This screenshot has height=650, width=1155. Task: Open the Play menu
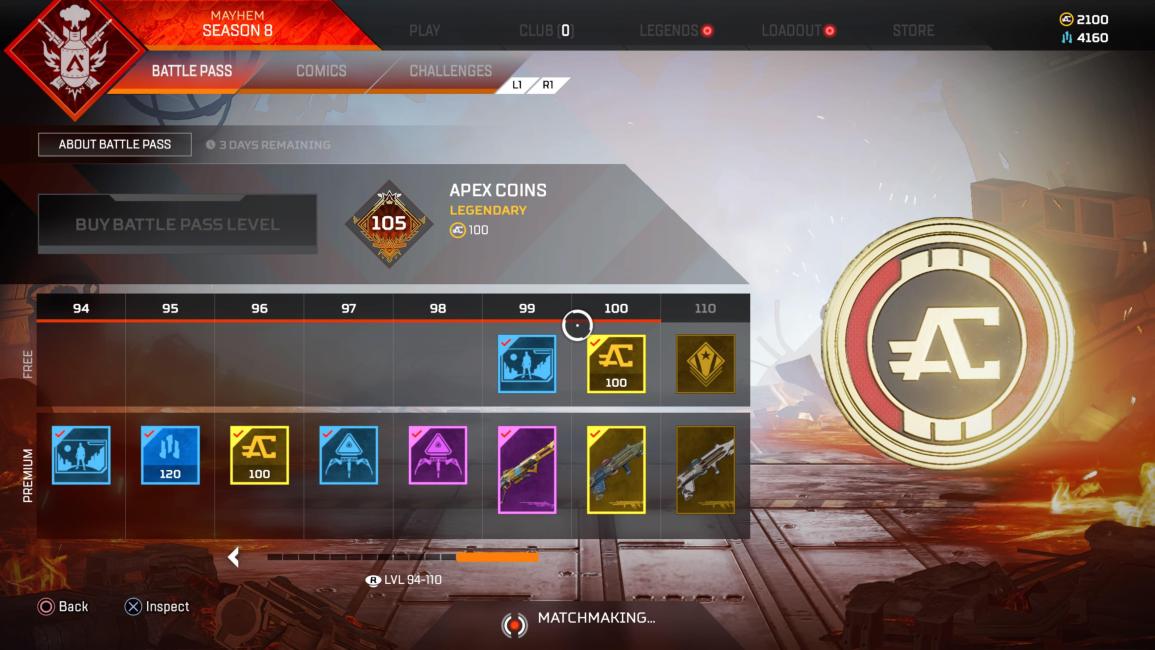point(424,30)
